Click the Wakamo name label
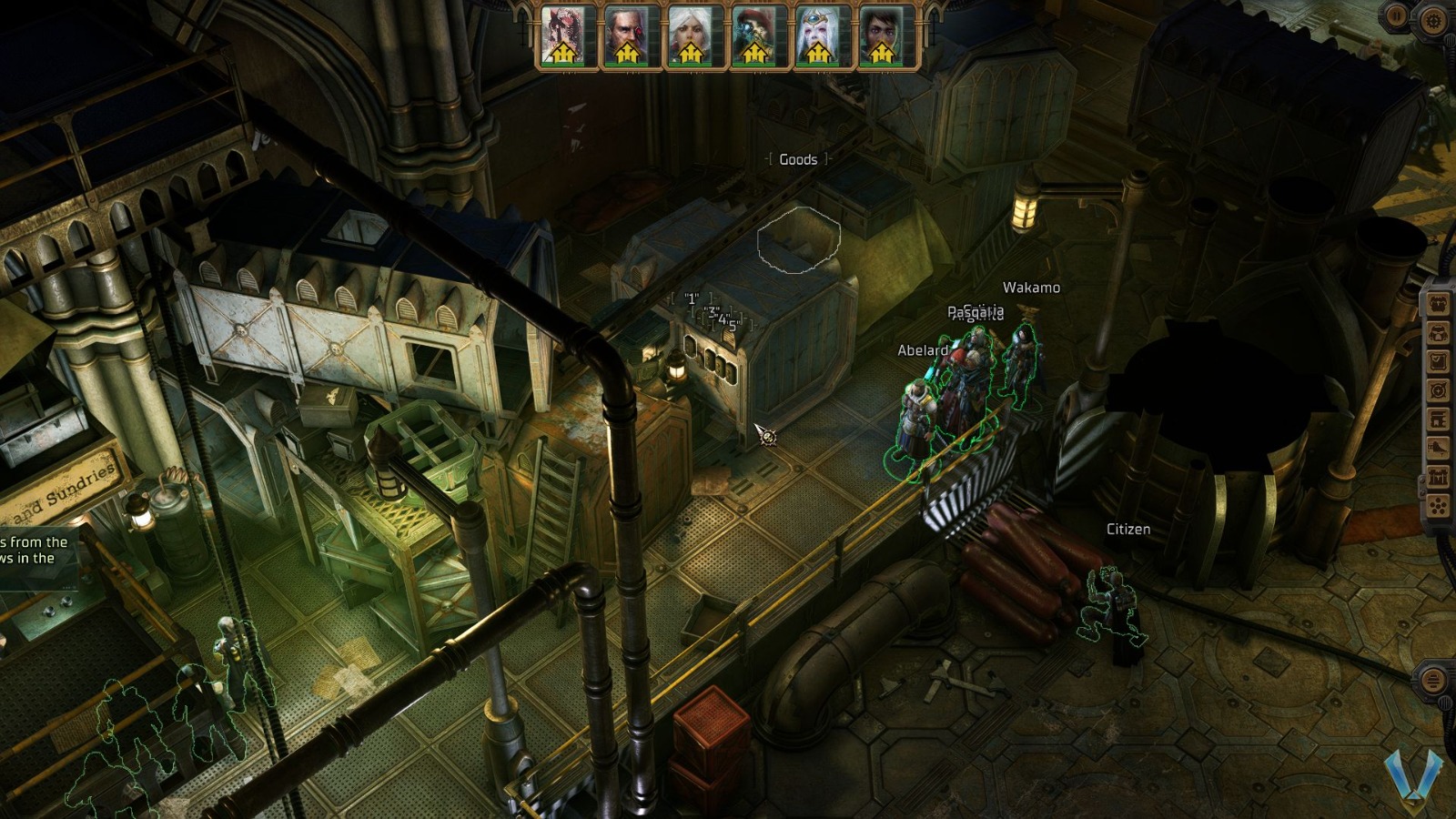The width and height of the screenshot is (1456, 819). click(x=1031, y=287)
